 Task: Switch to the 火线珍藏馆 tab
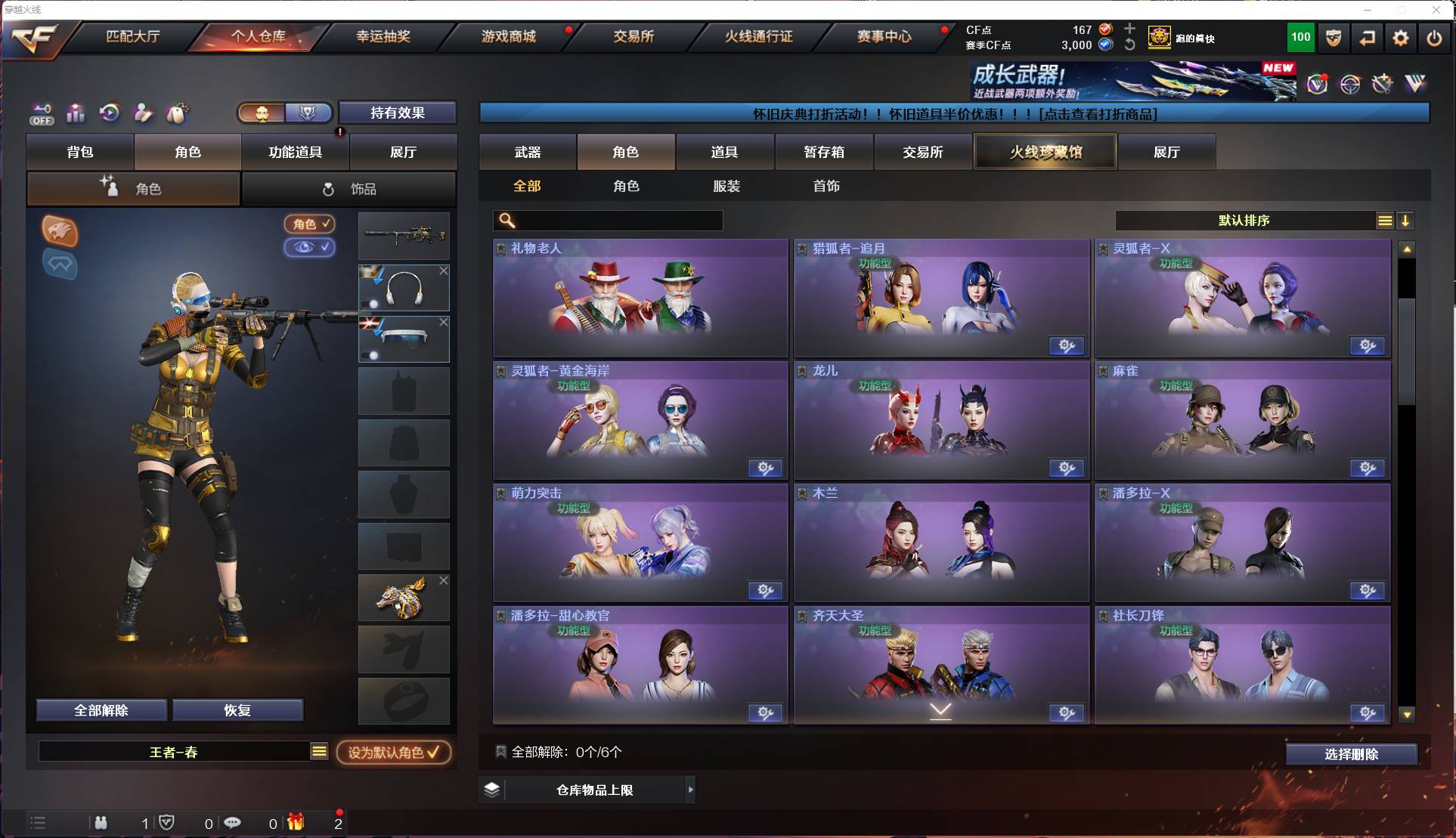1046,151
